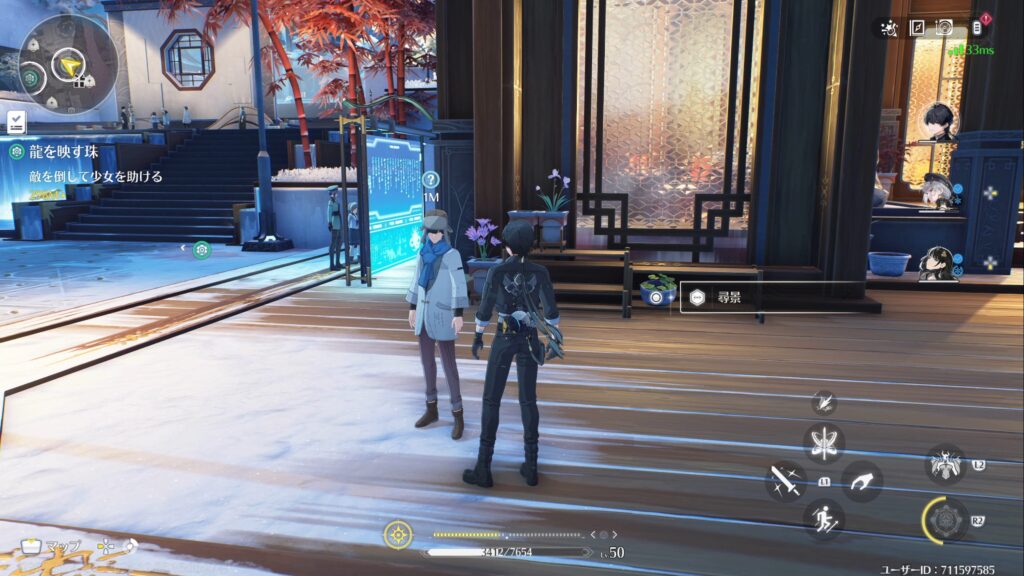Open the circular camera-like icon in top bar
Viewport: 1024px width, 576px height.
944,28
